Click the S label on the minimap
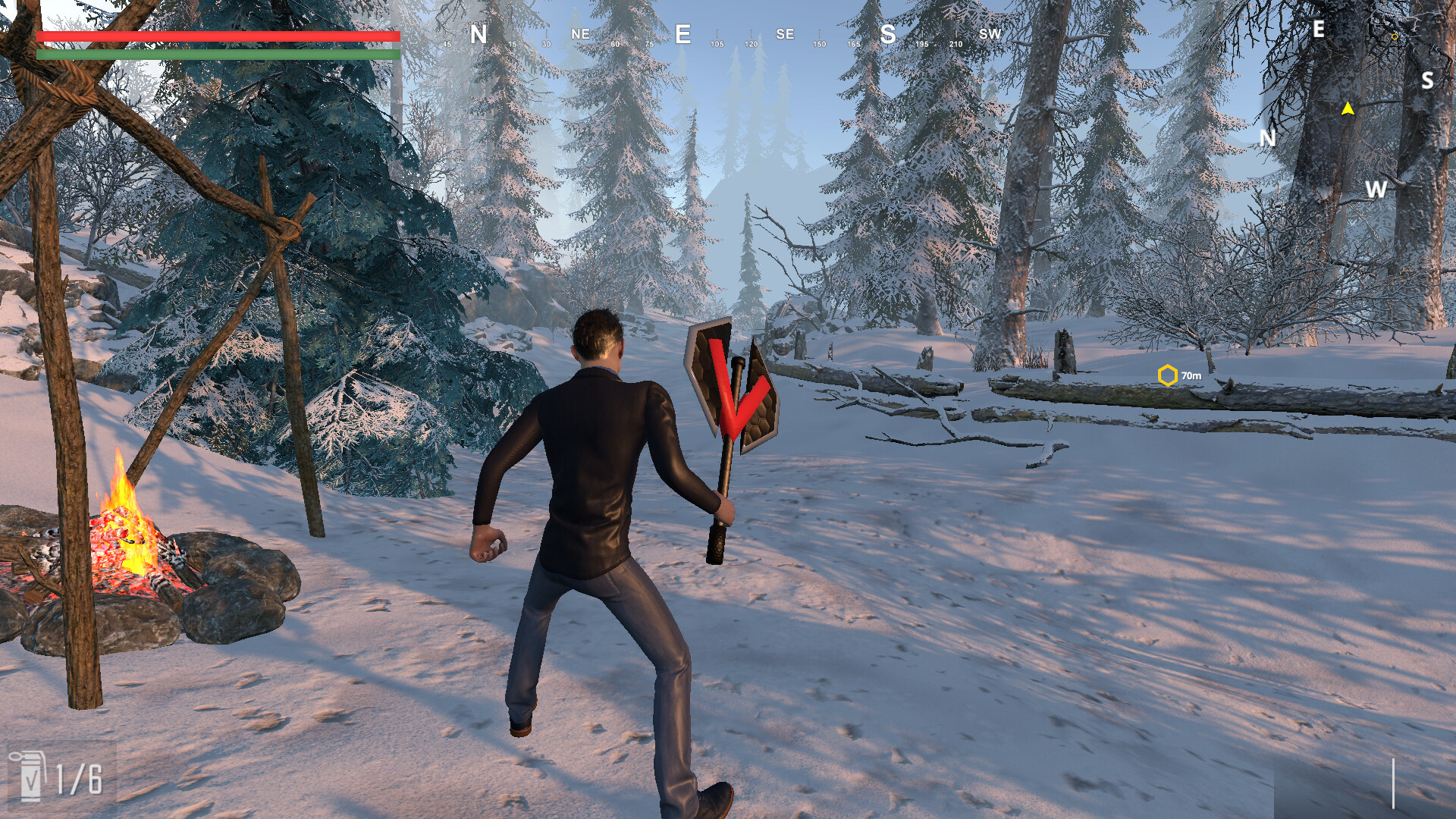This screenshot has width=1456, height=819. pyautogui.click(x=1427, y=80)
